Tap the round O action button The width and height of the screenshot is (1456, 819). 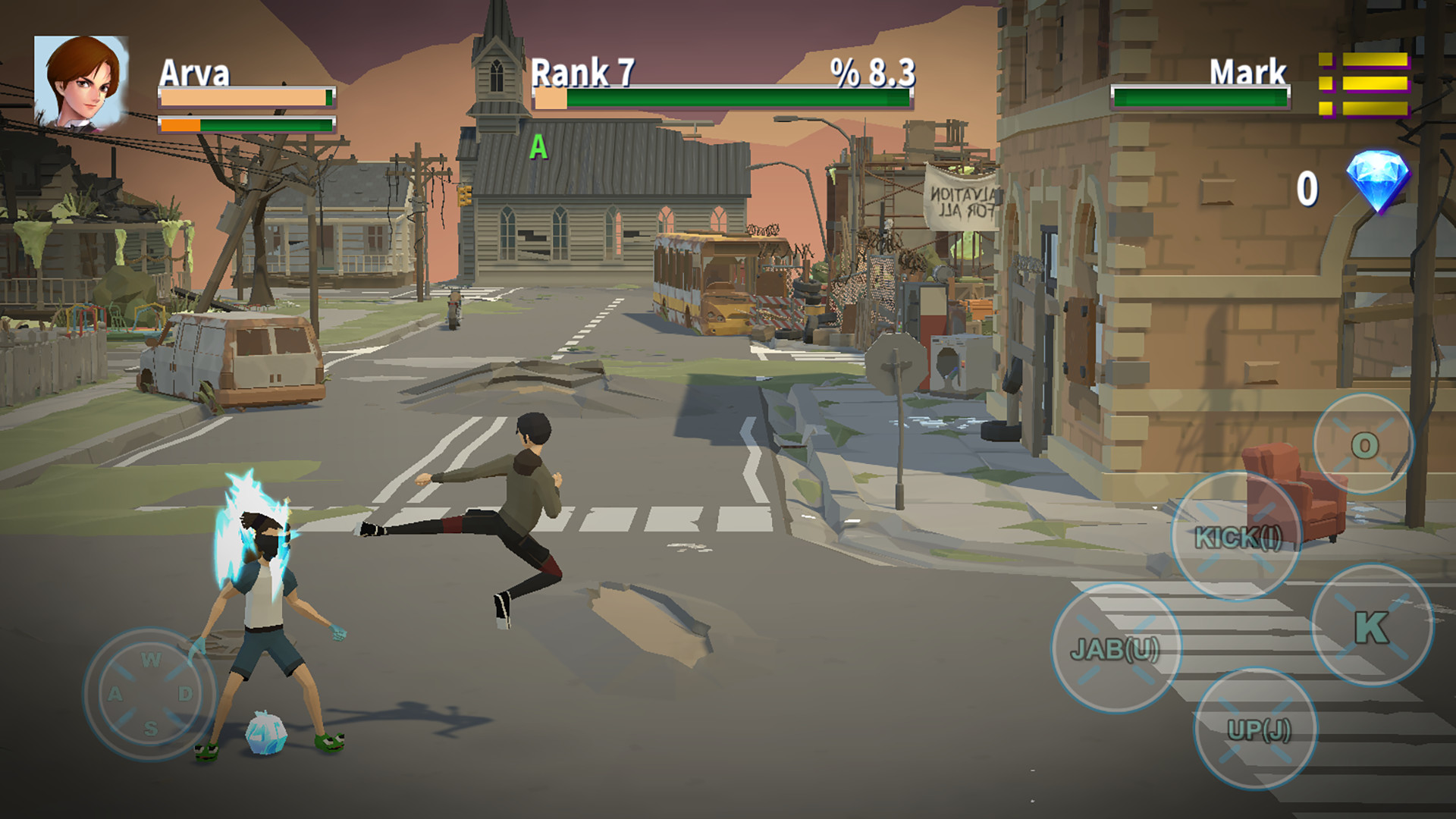point(1363,444)
